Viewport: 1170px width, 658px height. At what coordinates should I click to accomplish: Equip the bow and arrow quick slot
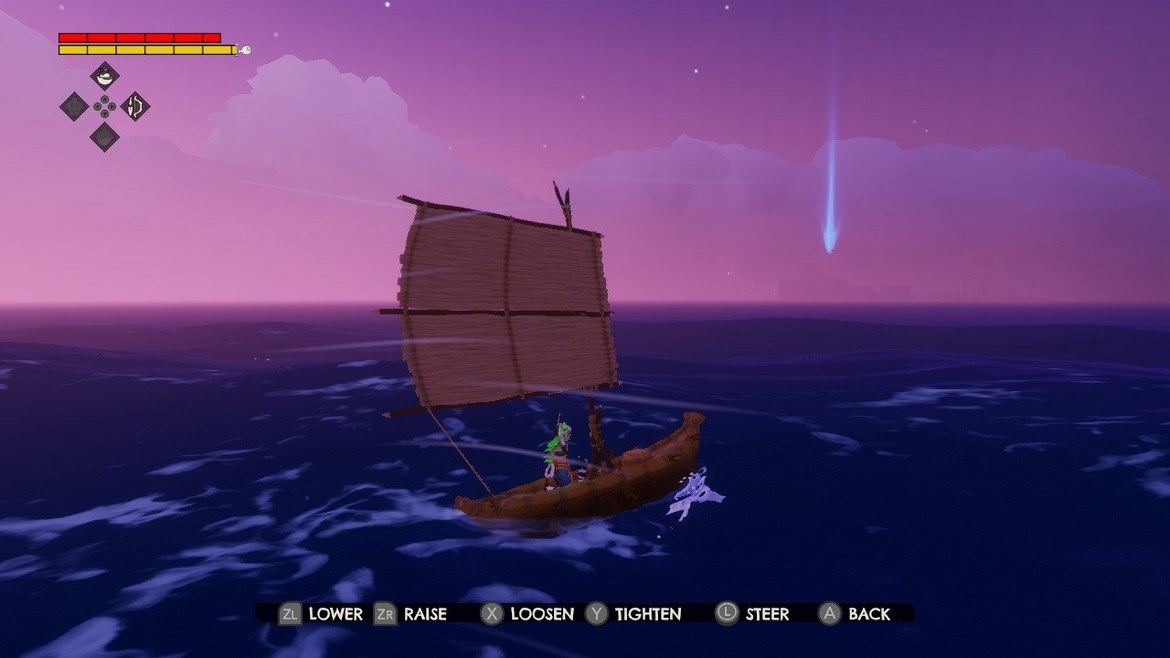pos(135,106)
